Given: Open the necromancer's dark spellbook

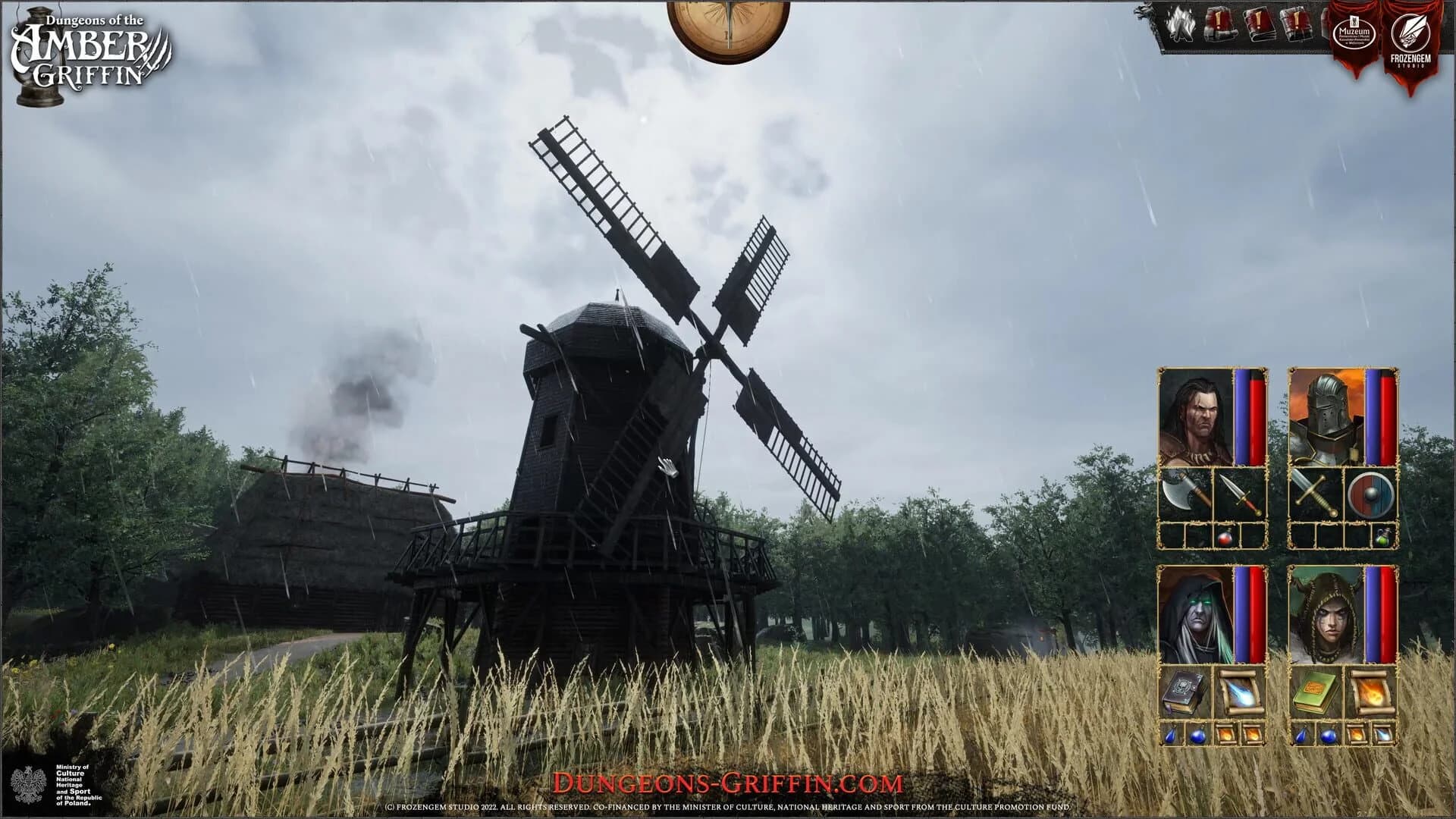Looking at the screenshot, I should tap(1184, 689).
